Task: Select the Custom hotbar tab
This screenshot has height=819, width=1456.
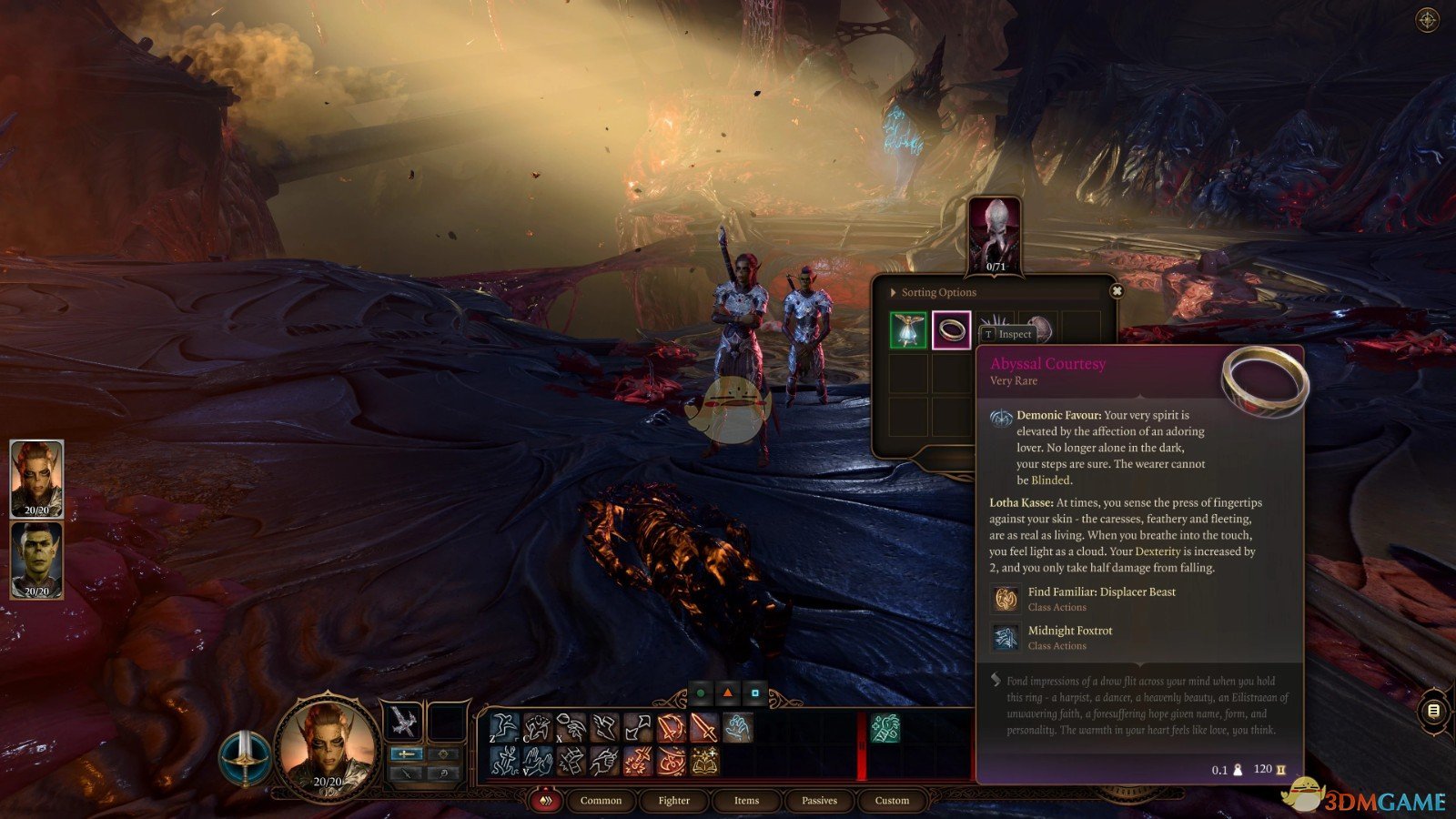Action: point(892,801)
